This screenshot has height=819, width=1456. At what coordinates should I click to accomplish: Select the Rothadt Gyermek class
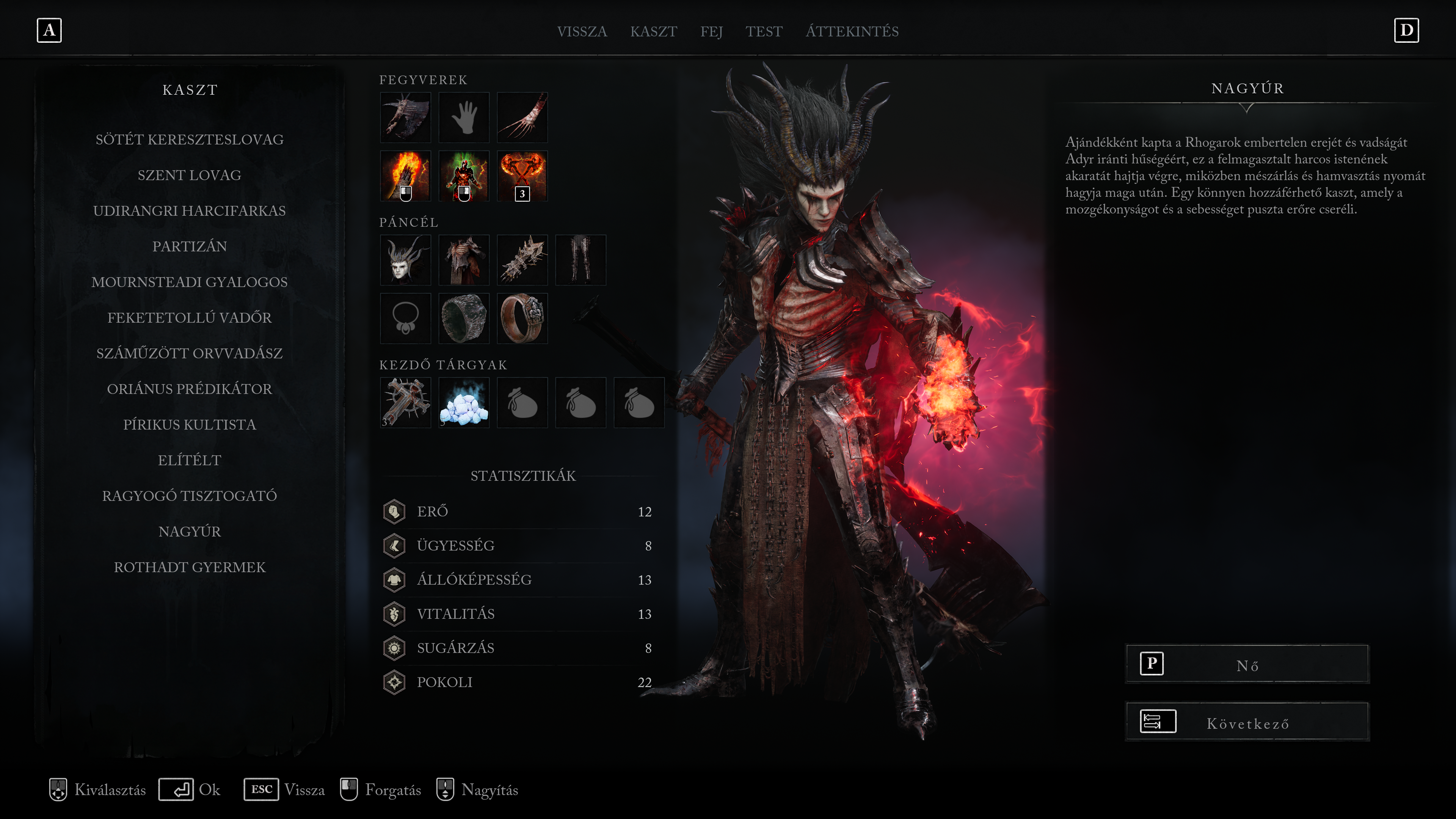[x=189, y=567]
